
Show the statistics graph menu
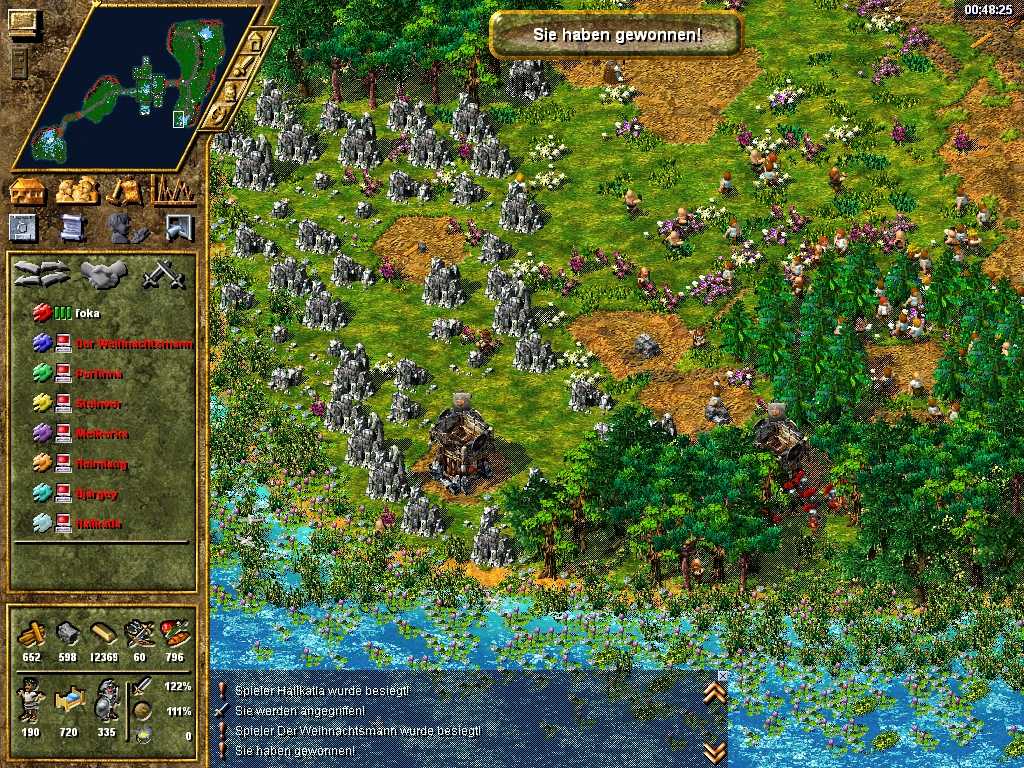click(174, 190)
